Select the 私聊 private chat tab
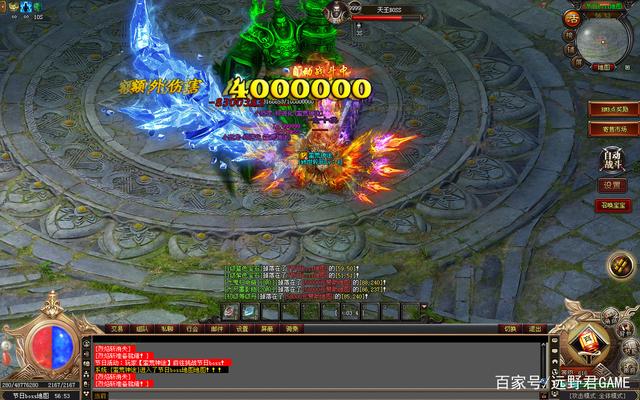Image resolution: width=640 pixels, height=400 pixels. click(x=167, y=328)
